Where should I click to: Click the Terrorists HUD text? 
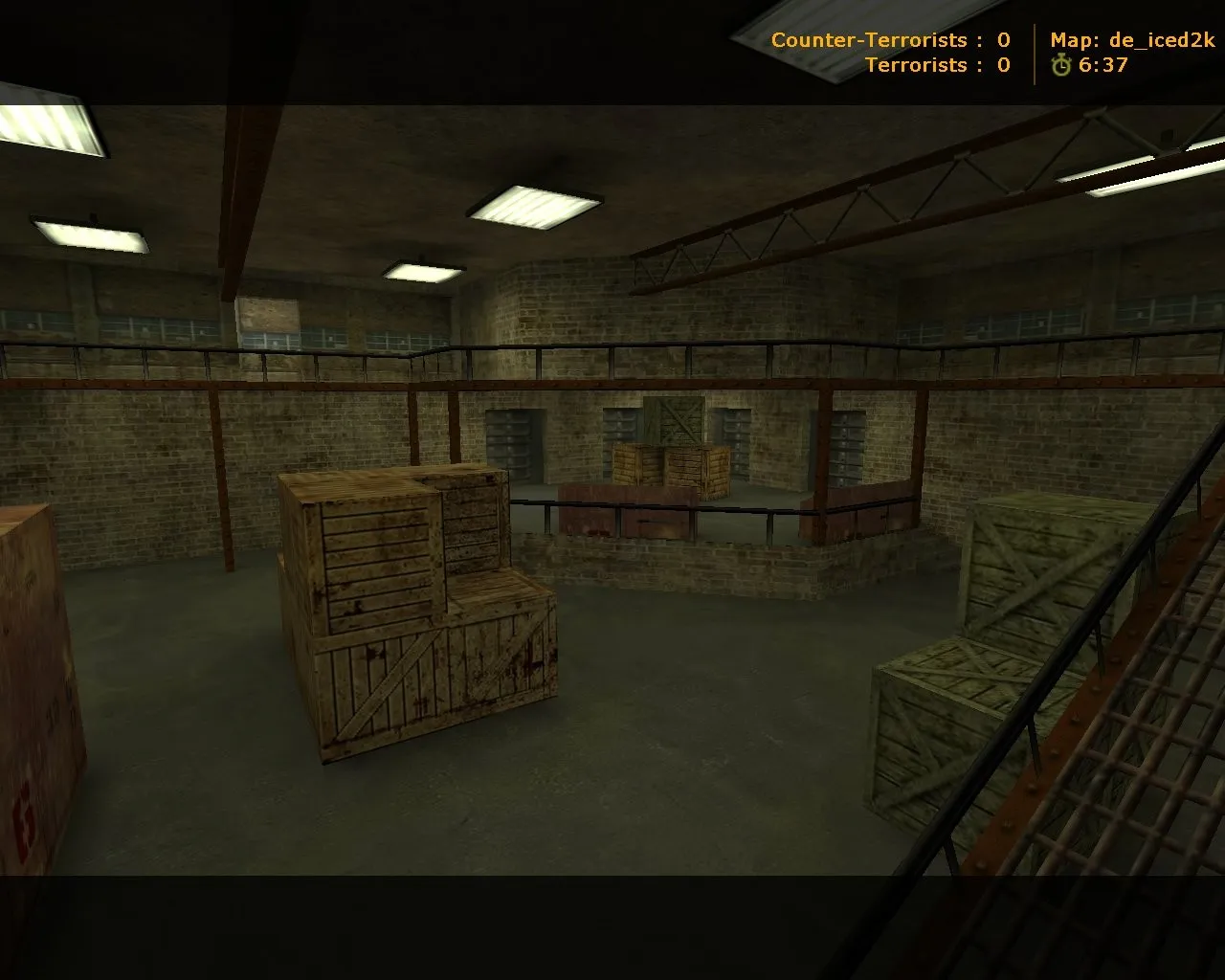pos(921,66)
